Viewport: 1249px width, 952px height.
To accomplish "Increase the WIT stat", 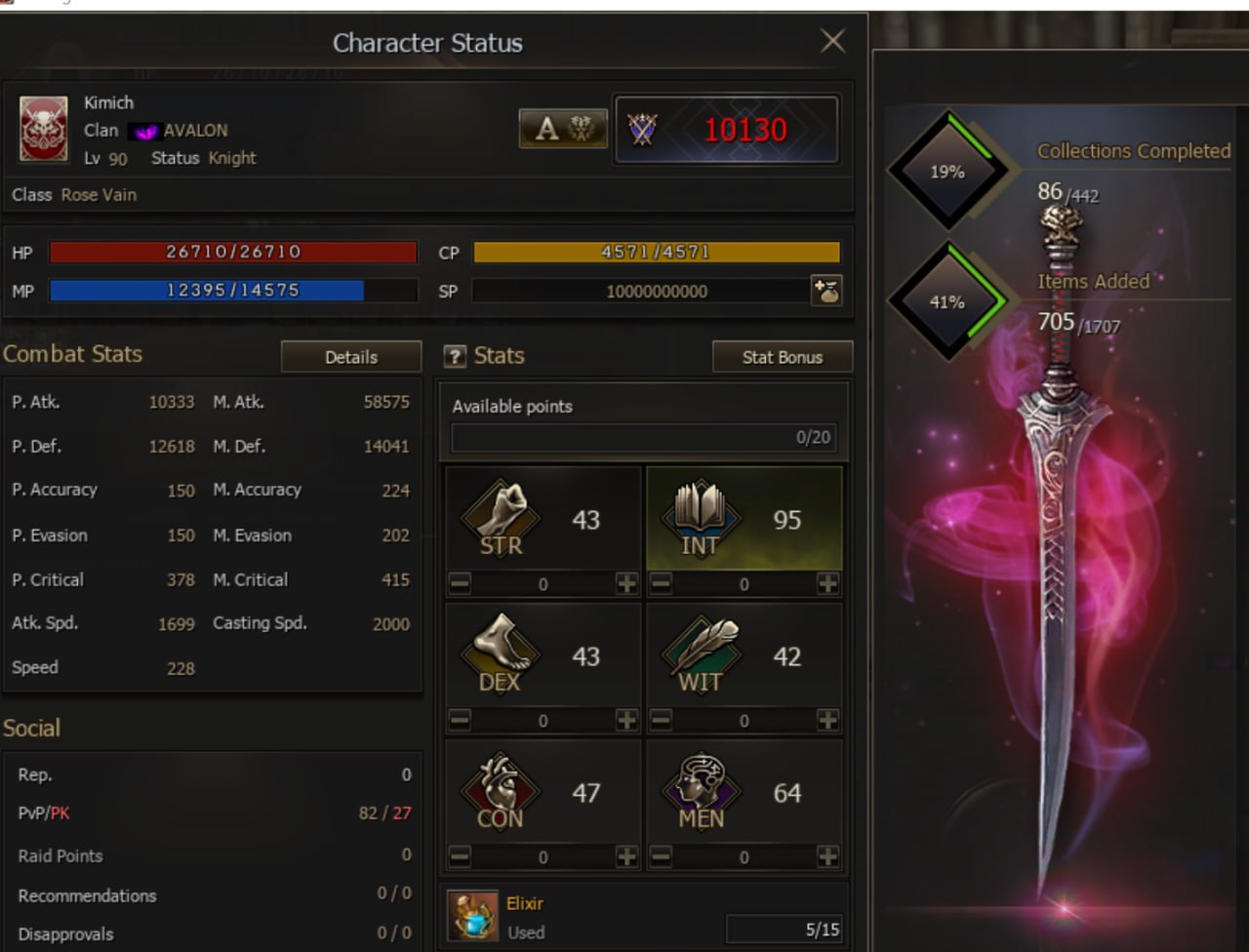I will 827,721.
